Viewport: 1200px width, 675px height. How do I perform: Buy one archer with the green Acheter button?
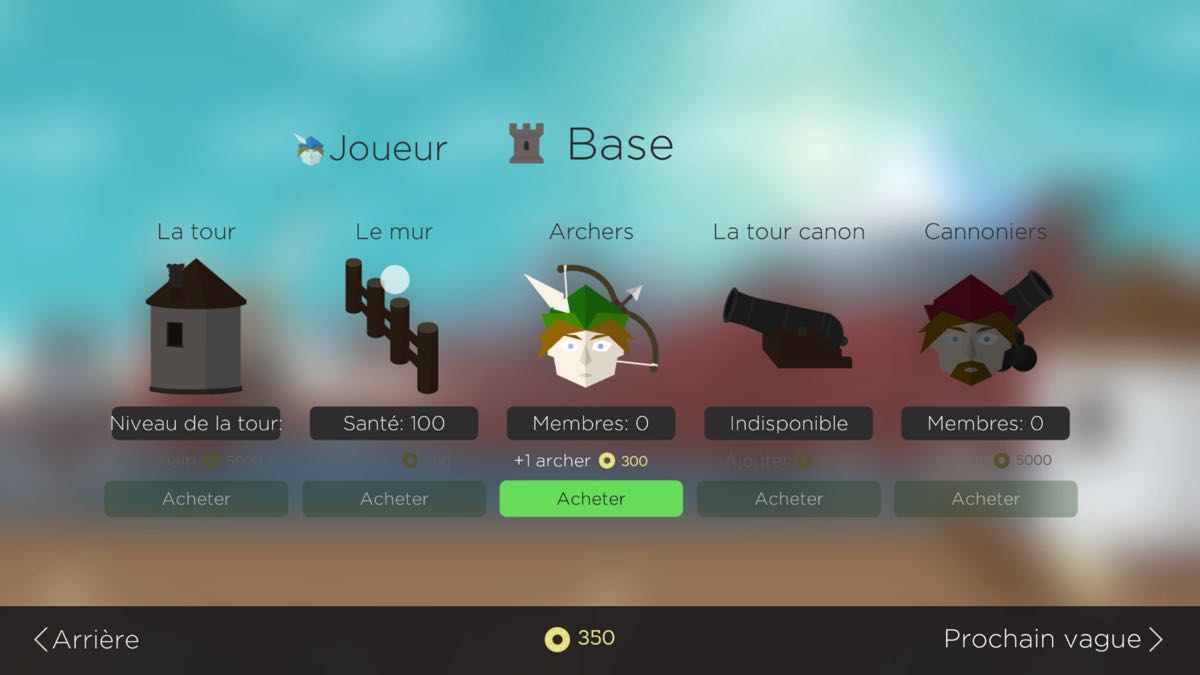(591, 499)
